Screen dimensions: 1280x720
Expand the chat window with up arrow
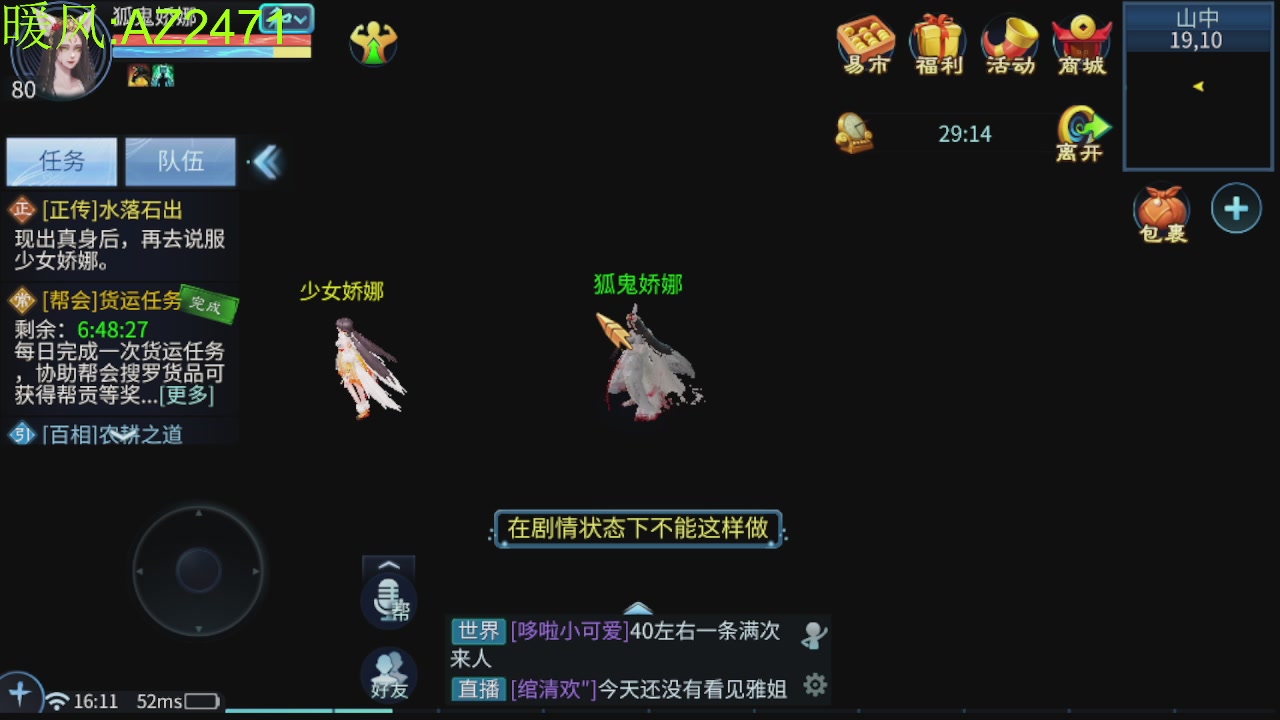(639, 607)
